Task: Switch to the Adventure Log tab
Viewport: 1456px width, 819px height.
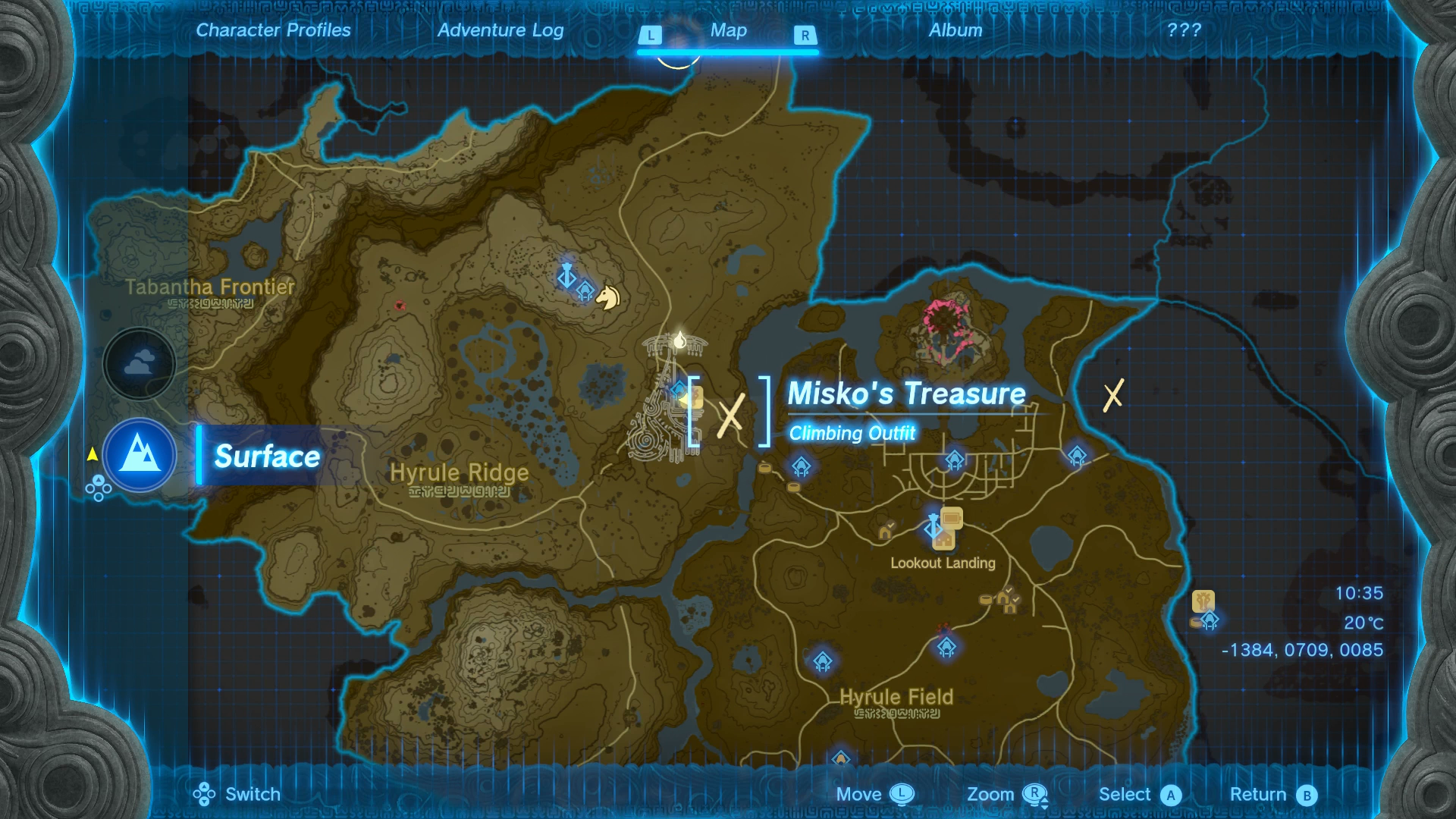Action: tap(500, 30)
